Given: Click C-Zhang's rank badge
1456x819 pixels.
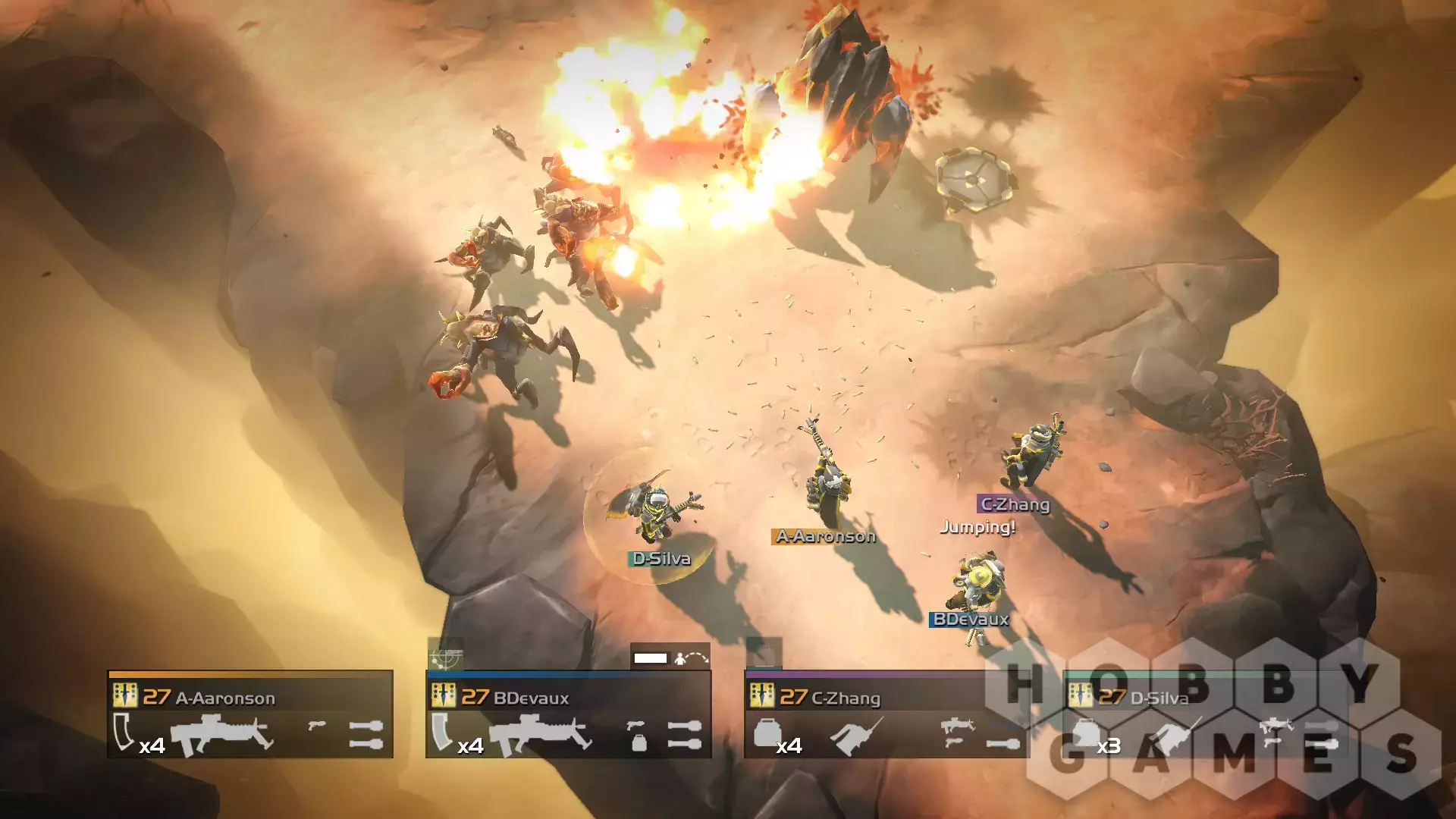Looking at the screenshot, I should 762,695.
